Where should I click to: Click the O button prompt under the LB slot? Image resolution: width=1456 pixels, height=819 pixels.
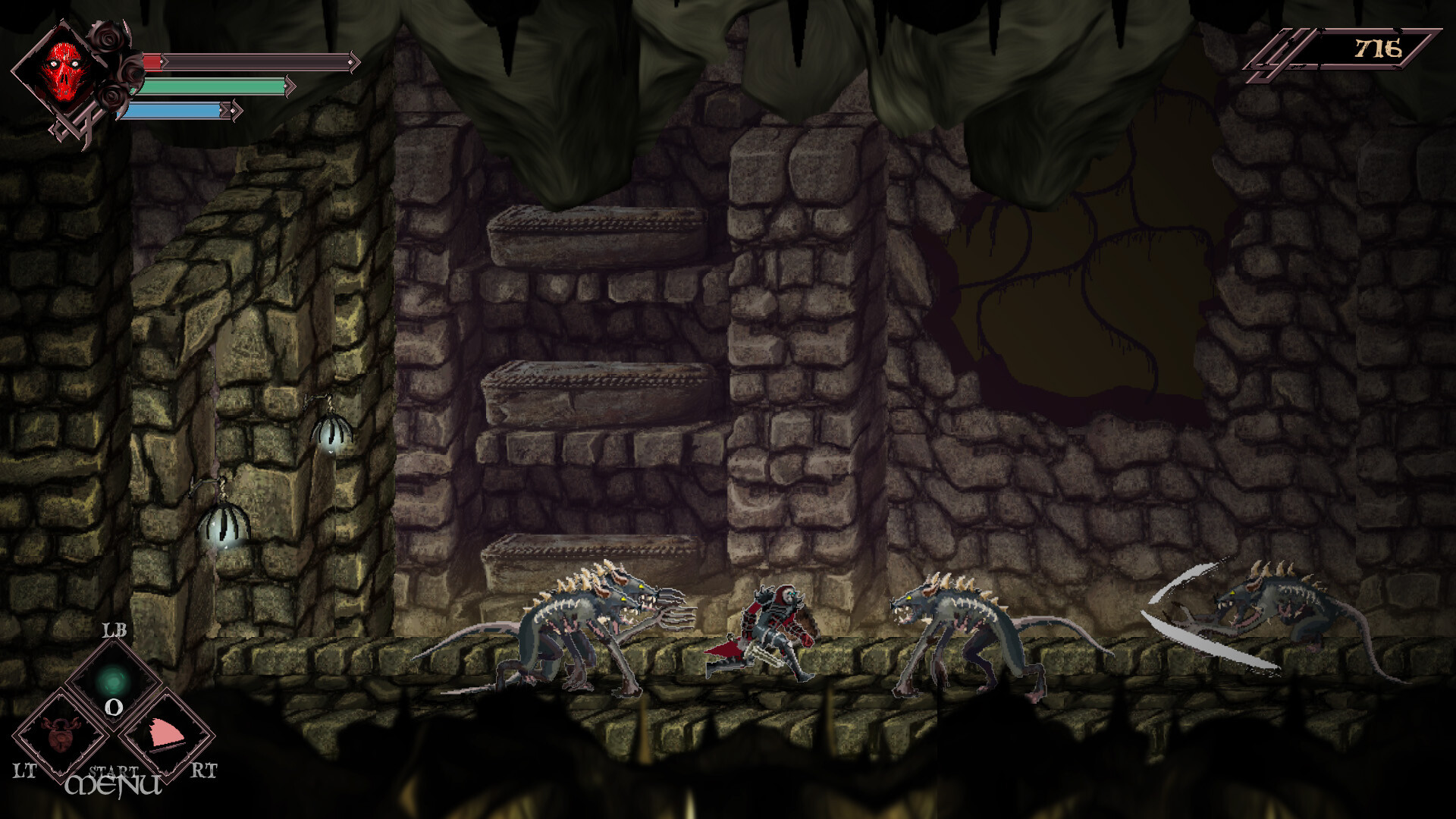112,707
